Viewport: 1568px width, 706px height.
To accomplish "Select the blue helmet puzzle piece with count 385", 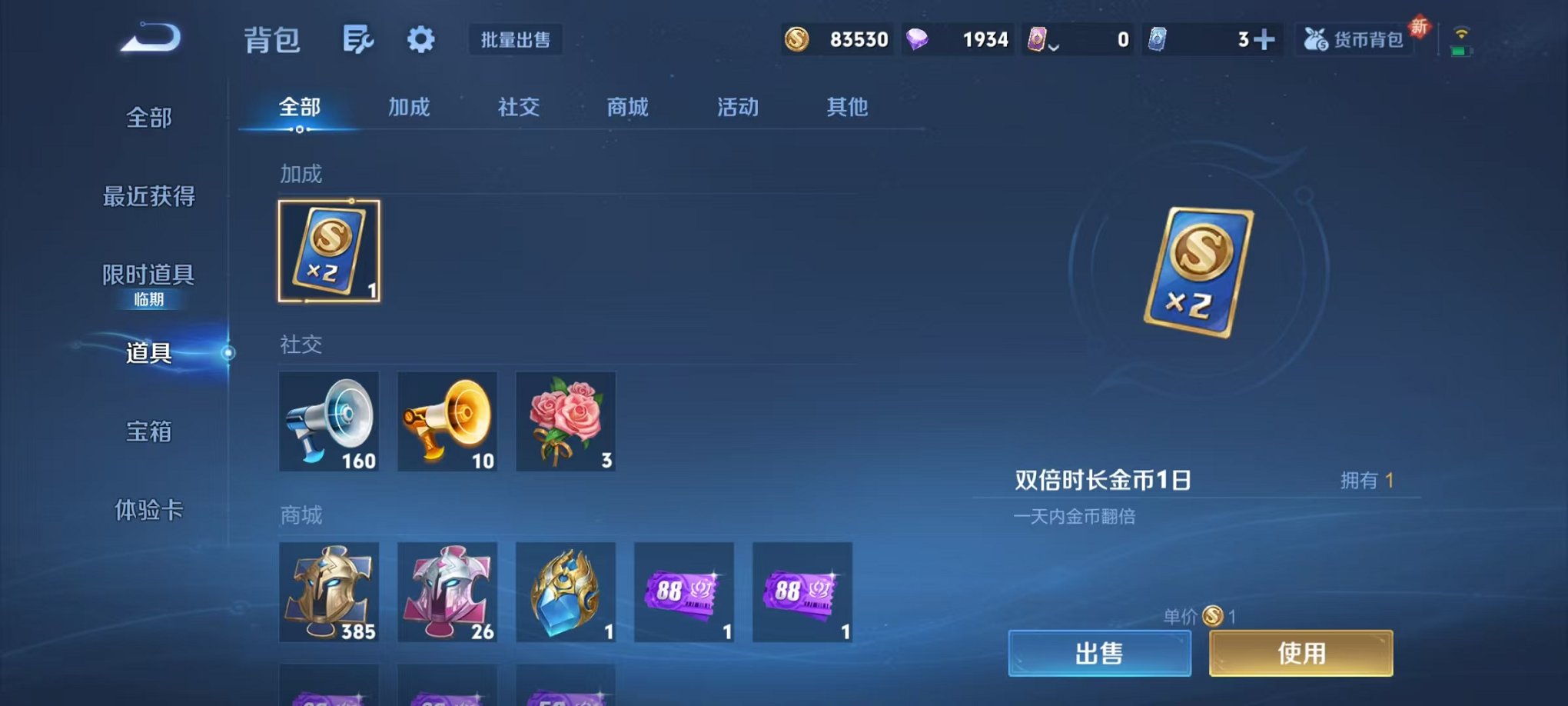I will (330, 594).
